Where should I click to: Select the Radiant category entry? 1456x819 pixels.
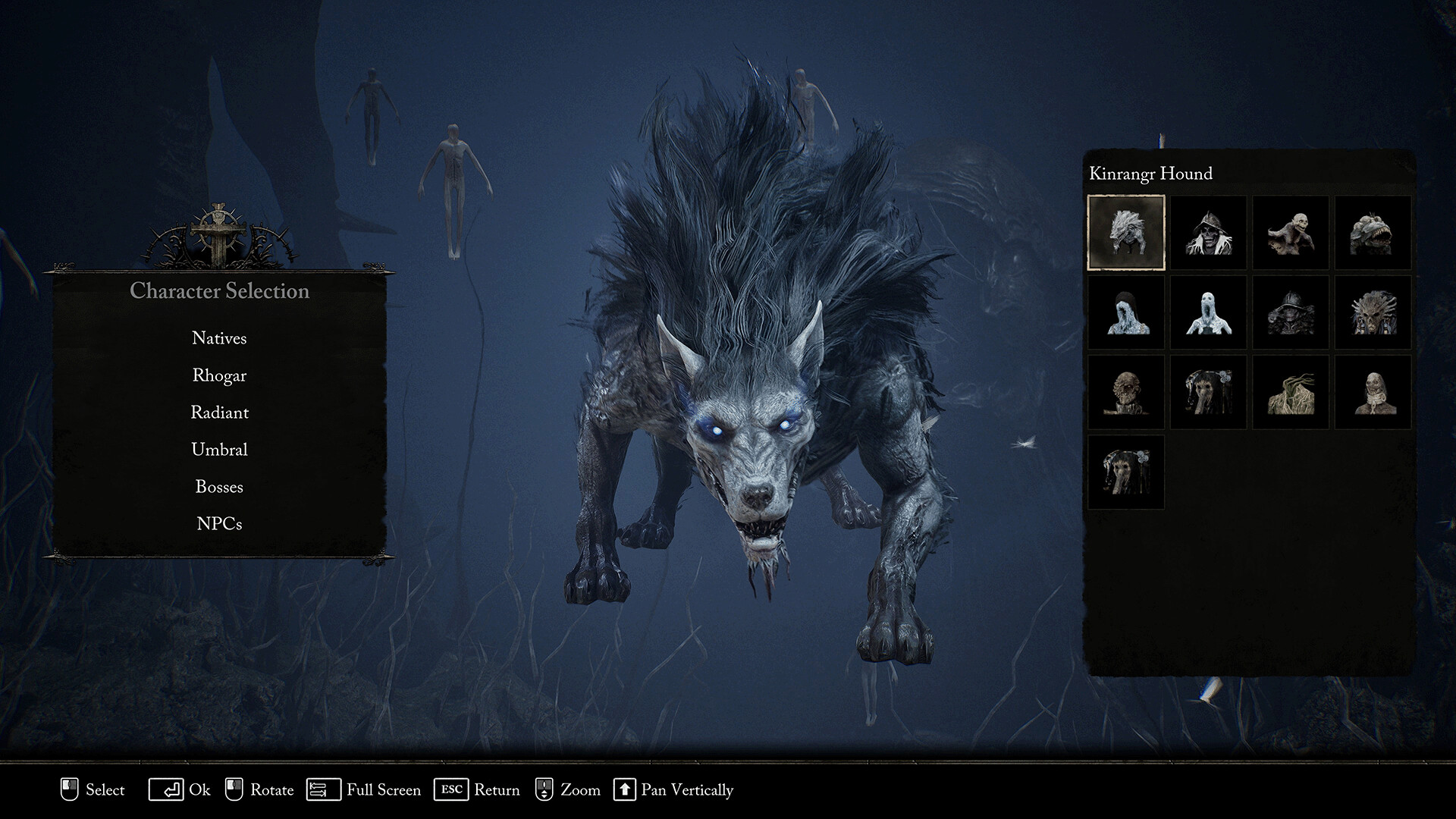click(x=219, y=413)
